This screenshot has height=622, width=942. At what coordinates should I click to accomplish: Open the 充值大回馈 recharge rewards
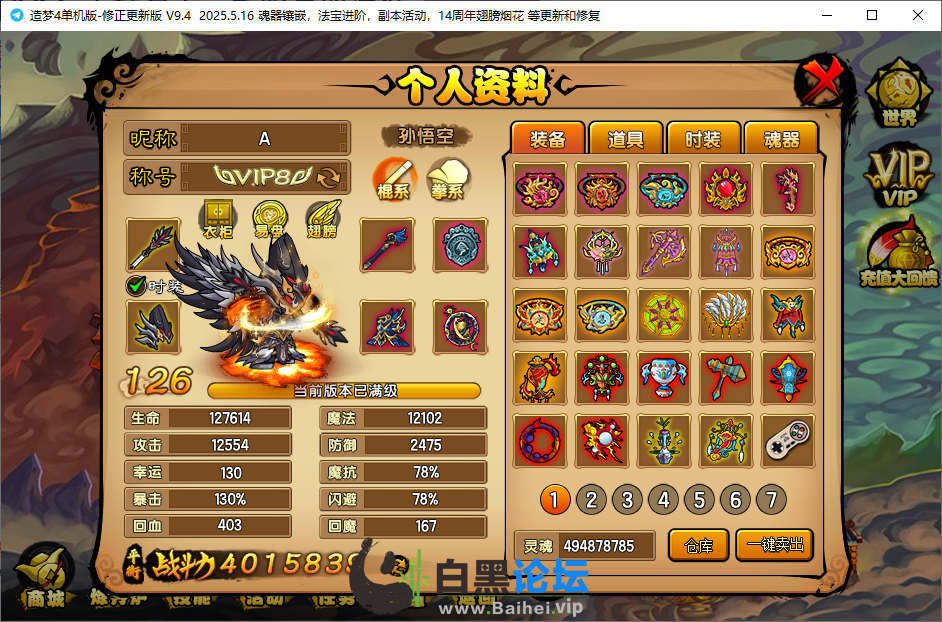(x=899, y=255)
